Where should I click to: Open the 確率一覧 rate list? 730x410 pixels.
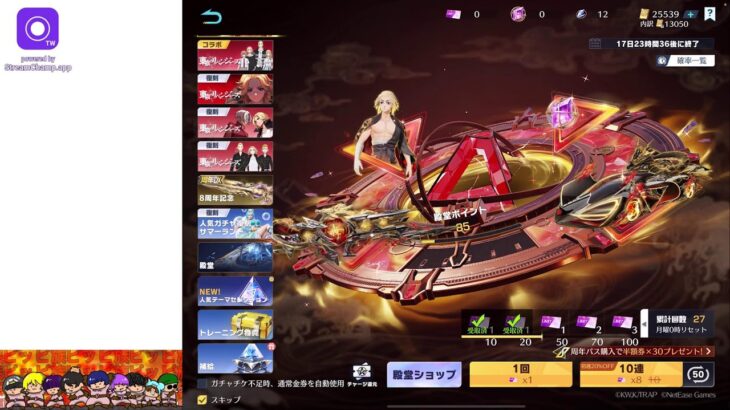point(685,60)
